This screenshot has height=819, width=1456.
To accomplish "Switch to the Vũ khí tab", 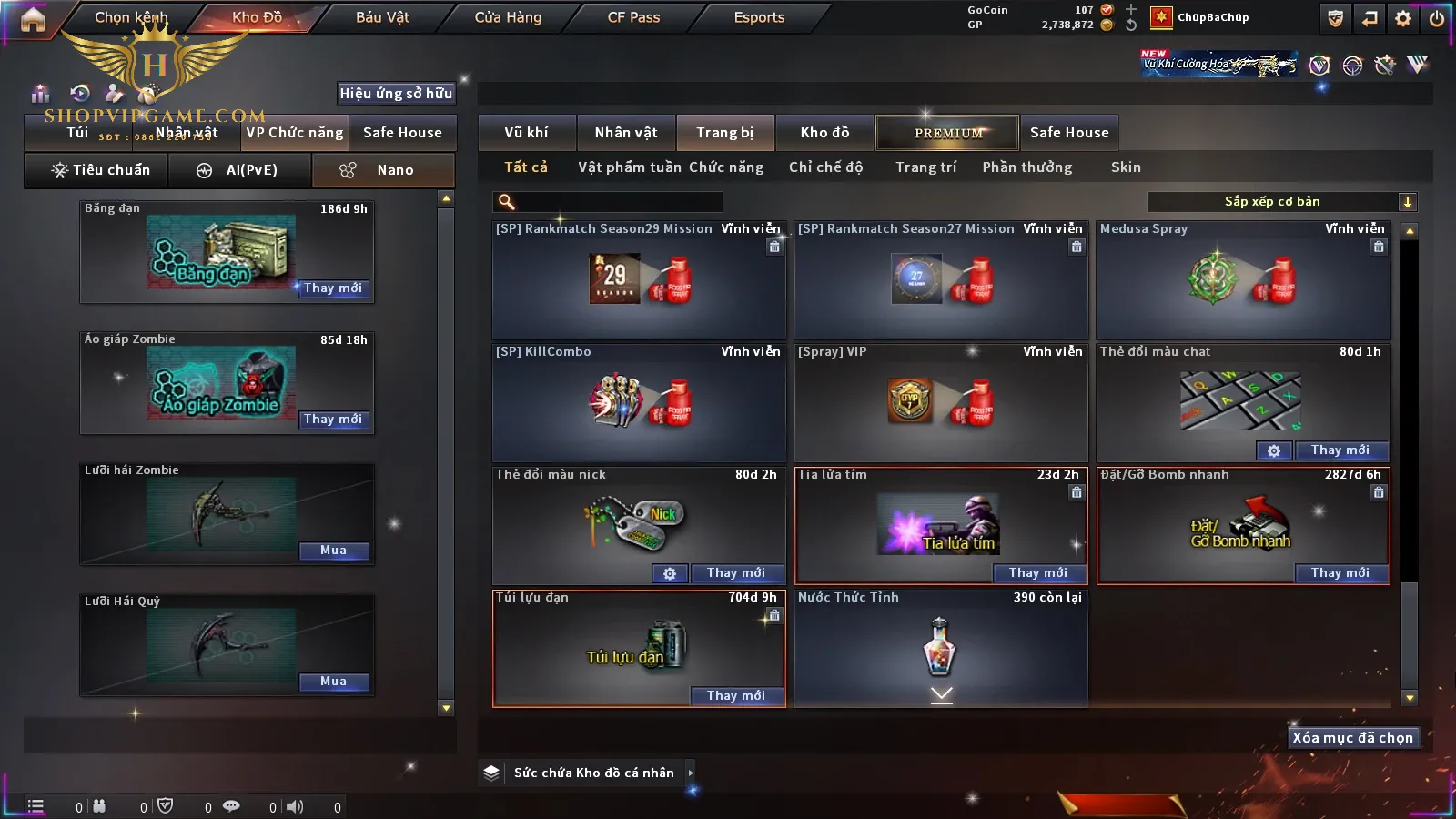I will (x=526, y=133).
